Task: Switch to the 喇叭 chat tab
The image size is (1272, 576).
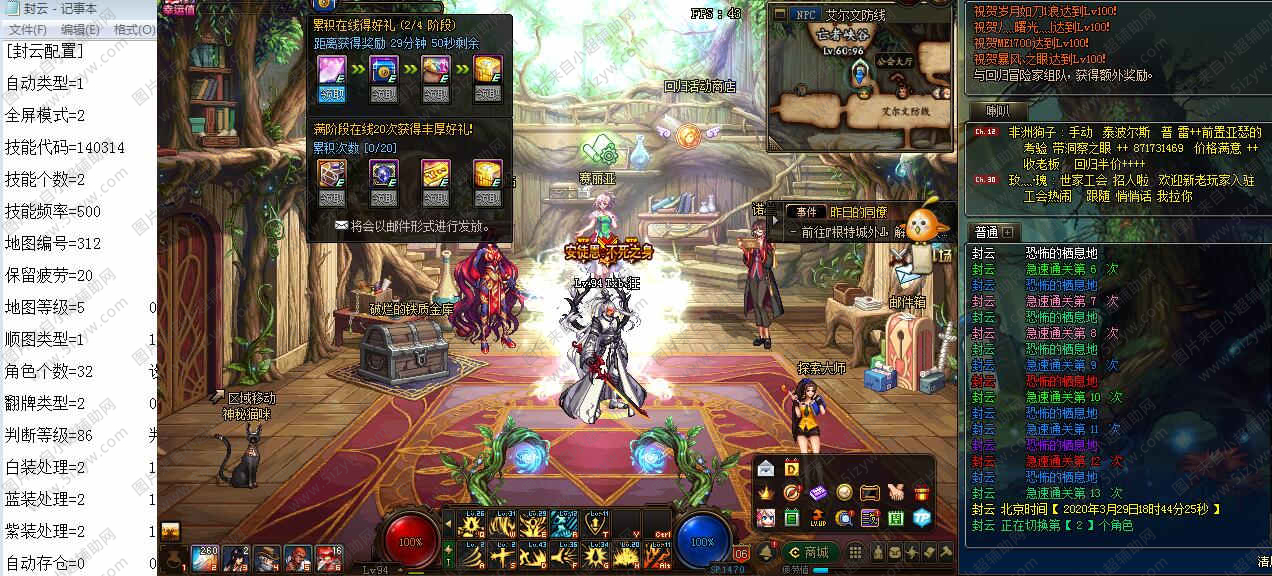Action: tap(997, 111)
